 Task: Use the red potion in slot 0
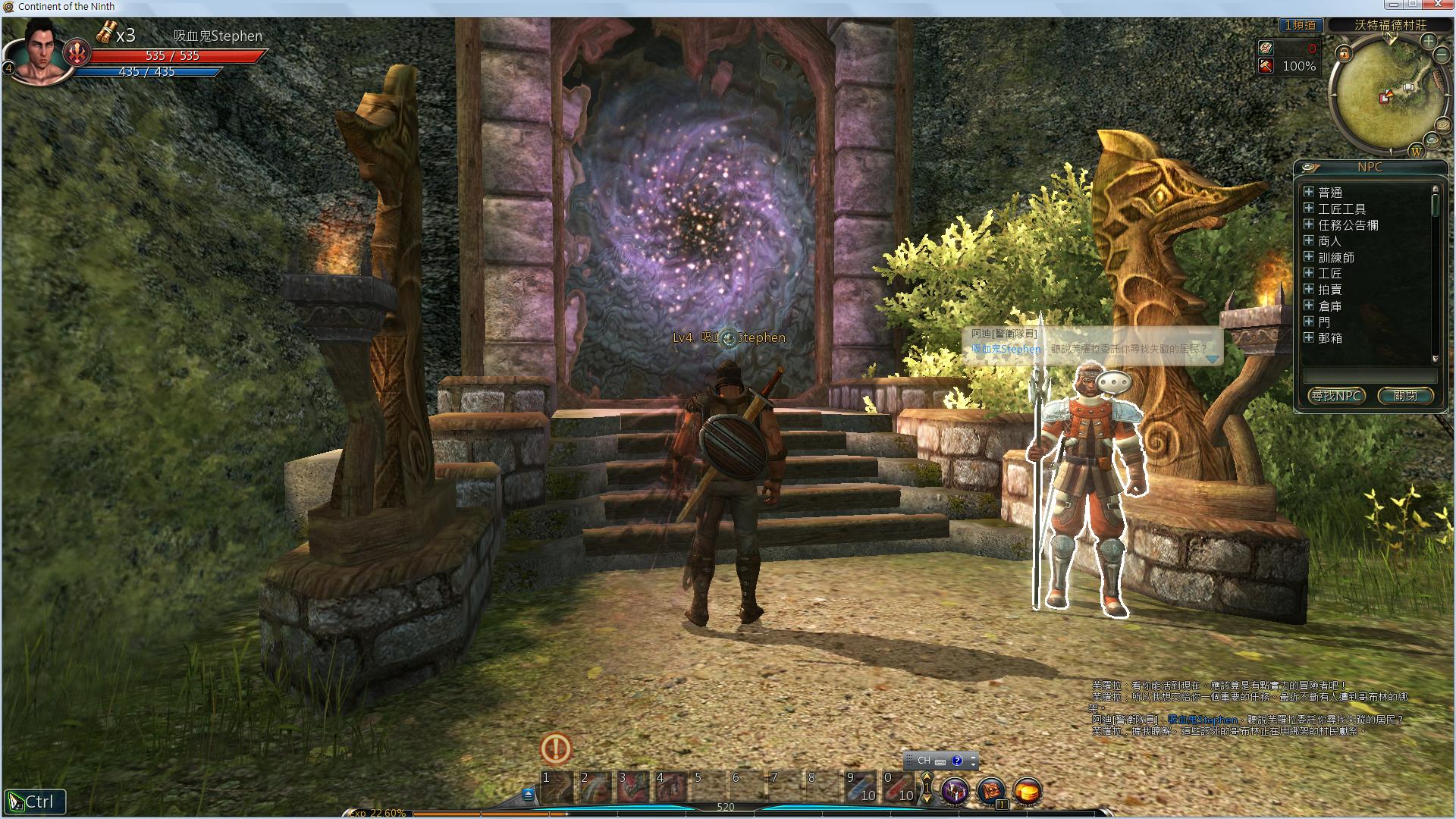(x=898, y=787)
